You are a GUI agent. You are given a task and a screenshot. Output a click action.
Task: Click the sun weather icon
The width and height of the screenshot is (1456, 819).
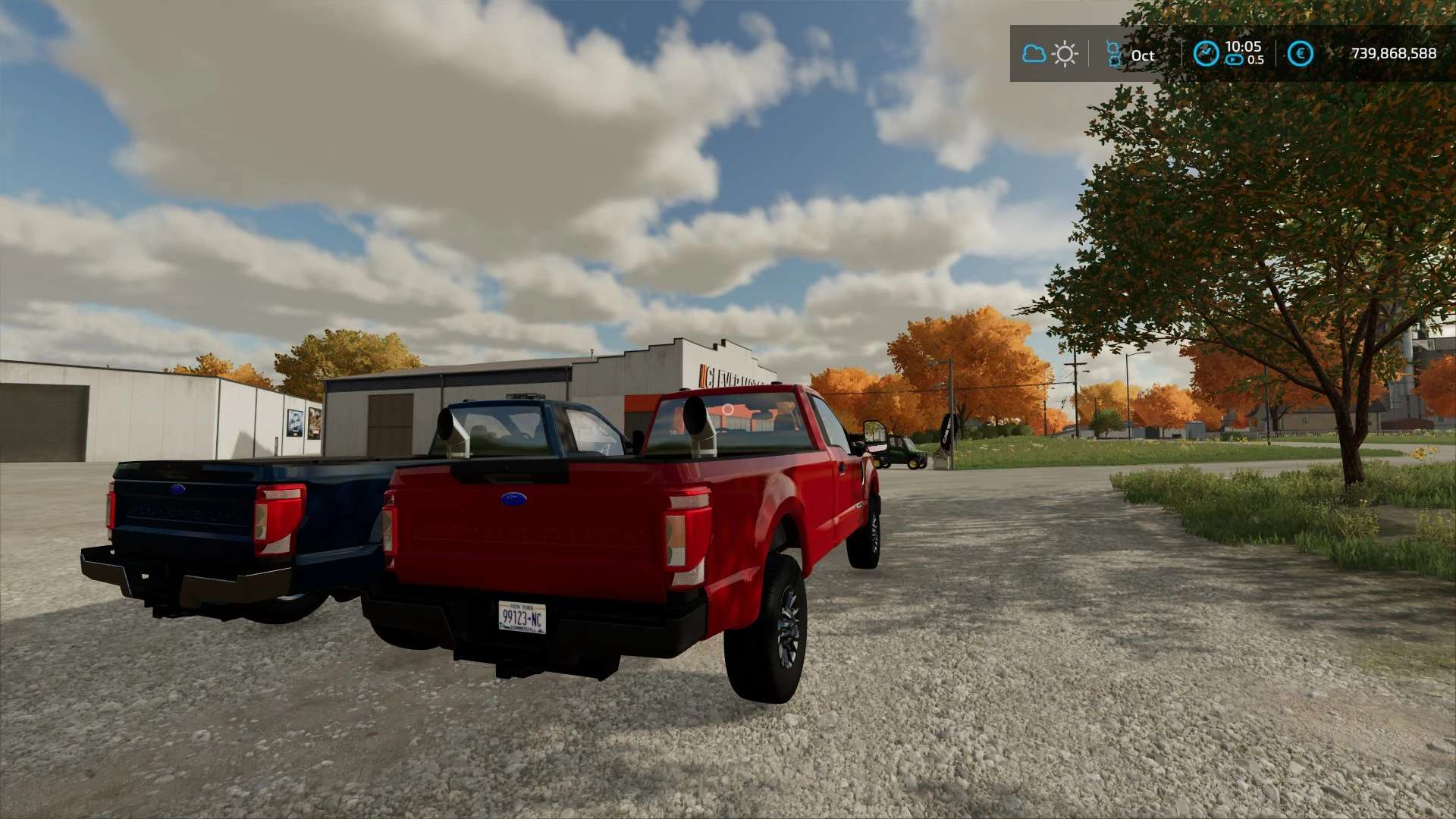pyautogui.click(x=1065, y=55)
